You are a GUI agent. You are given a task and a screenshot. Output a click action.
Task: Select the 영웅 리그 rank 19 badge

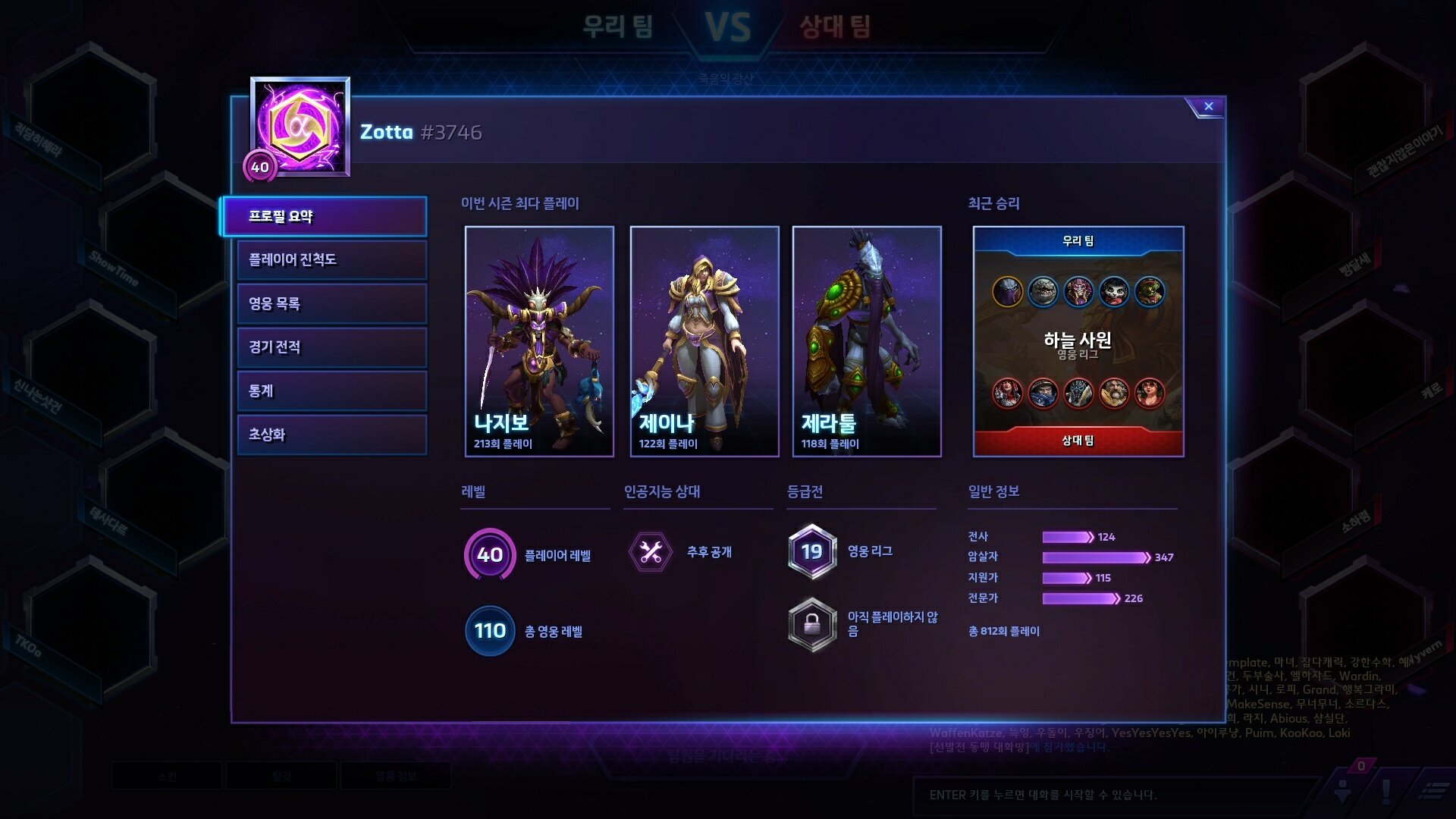[812, 552]
